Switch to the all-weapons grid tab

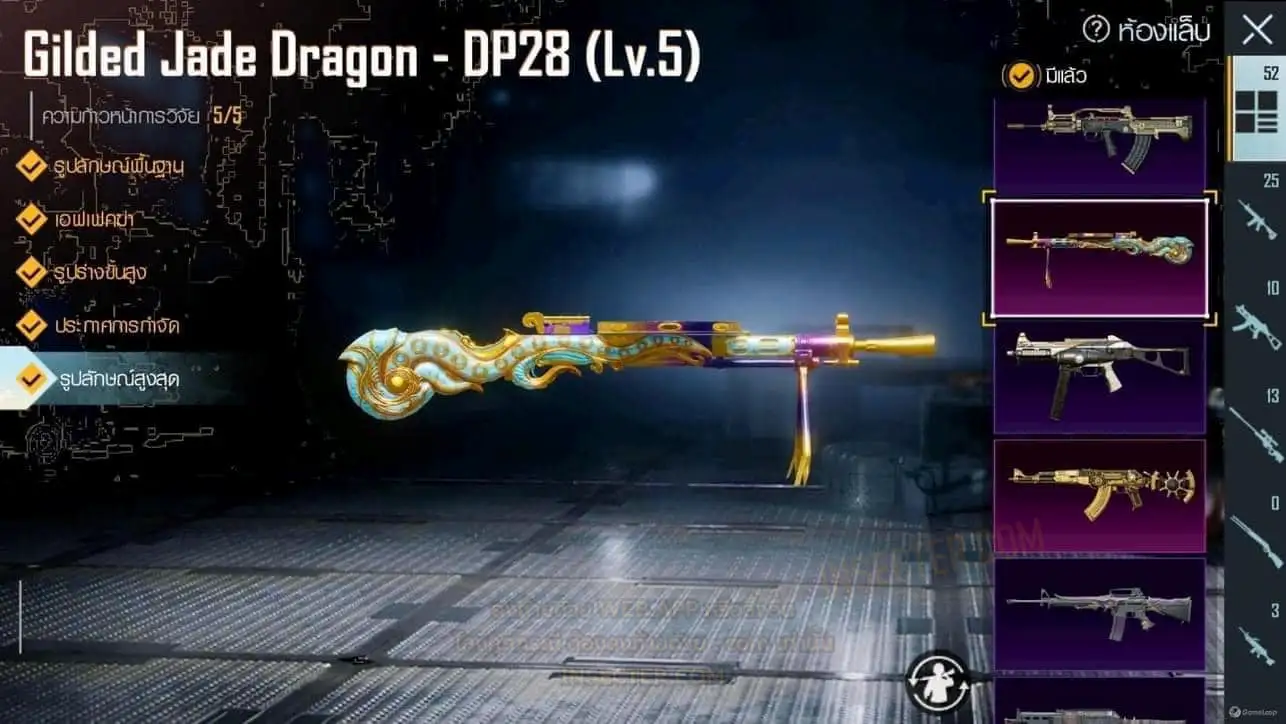1256,110
